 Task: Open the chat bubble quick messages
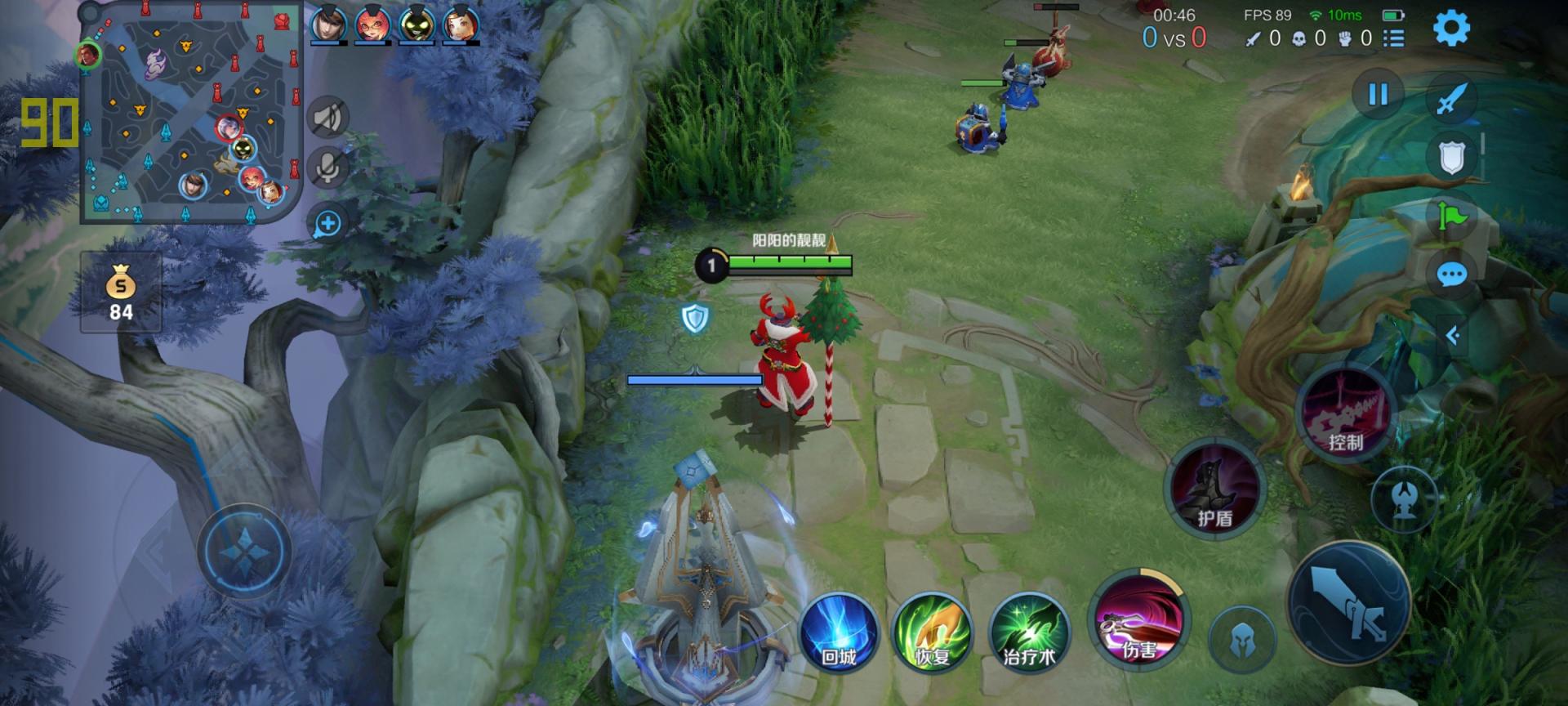click(x=1451, y=275)
